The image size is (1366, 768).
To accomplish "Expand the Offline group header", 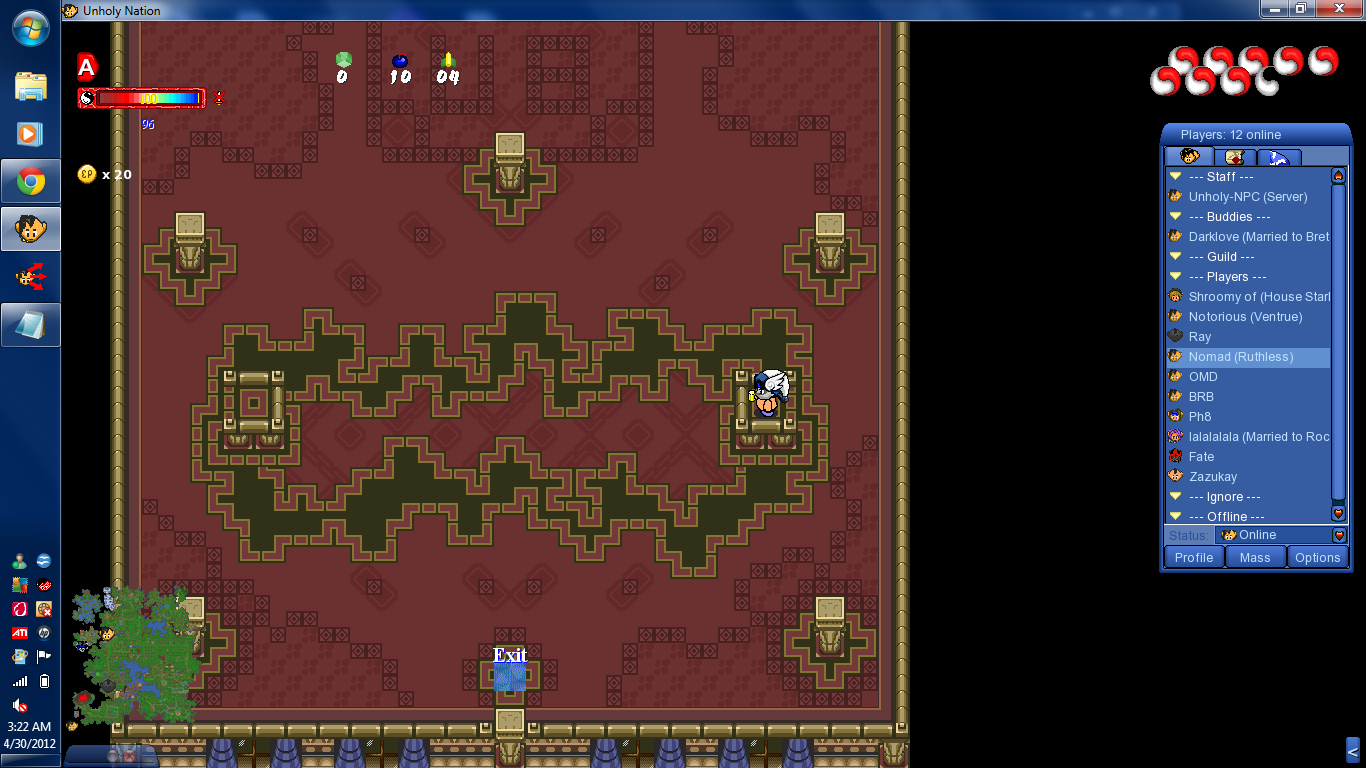I will click(x=1176, y=517).
